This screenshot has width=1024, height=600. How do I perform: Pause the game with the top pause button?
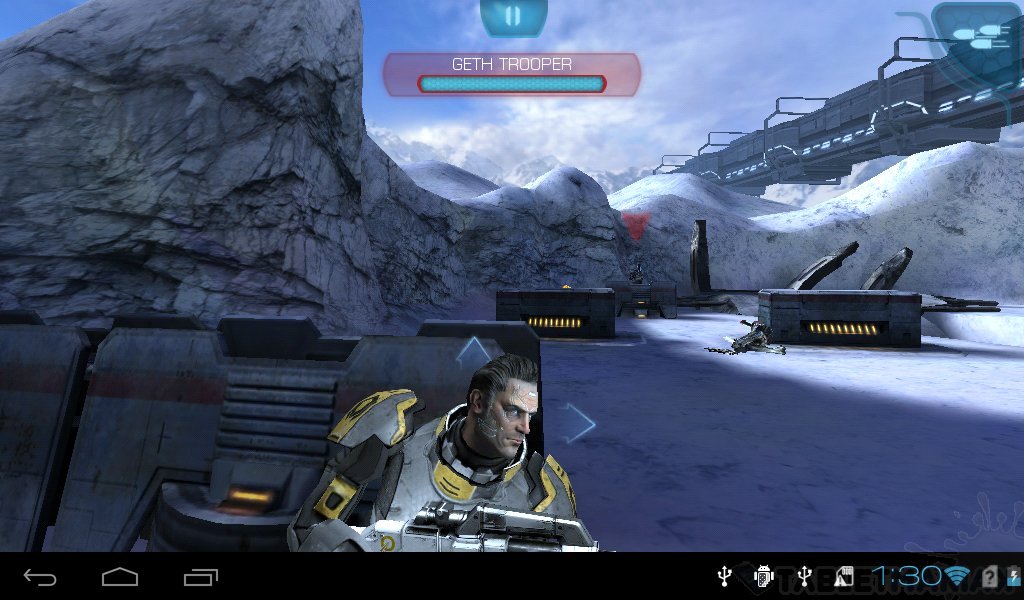[513, 16]
